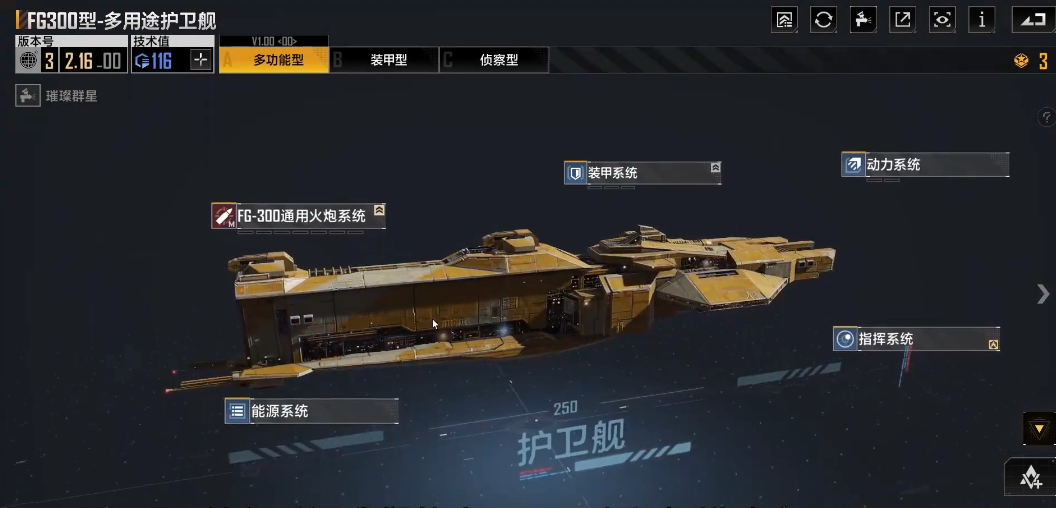Click the spray gun paint icon in top bar
The width and height of the screenshot is (1056, 508).
pos(863,19)
